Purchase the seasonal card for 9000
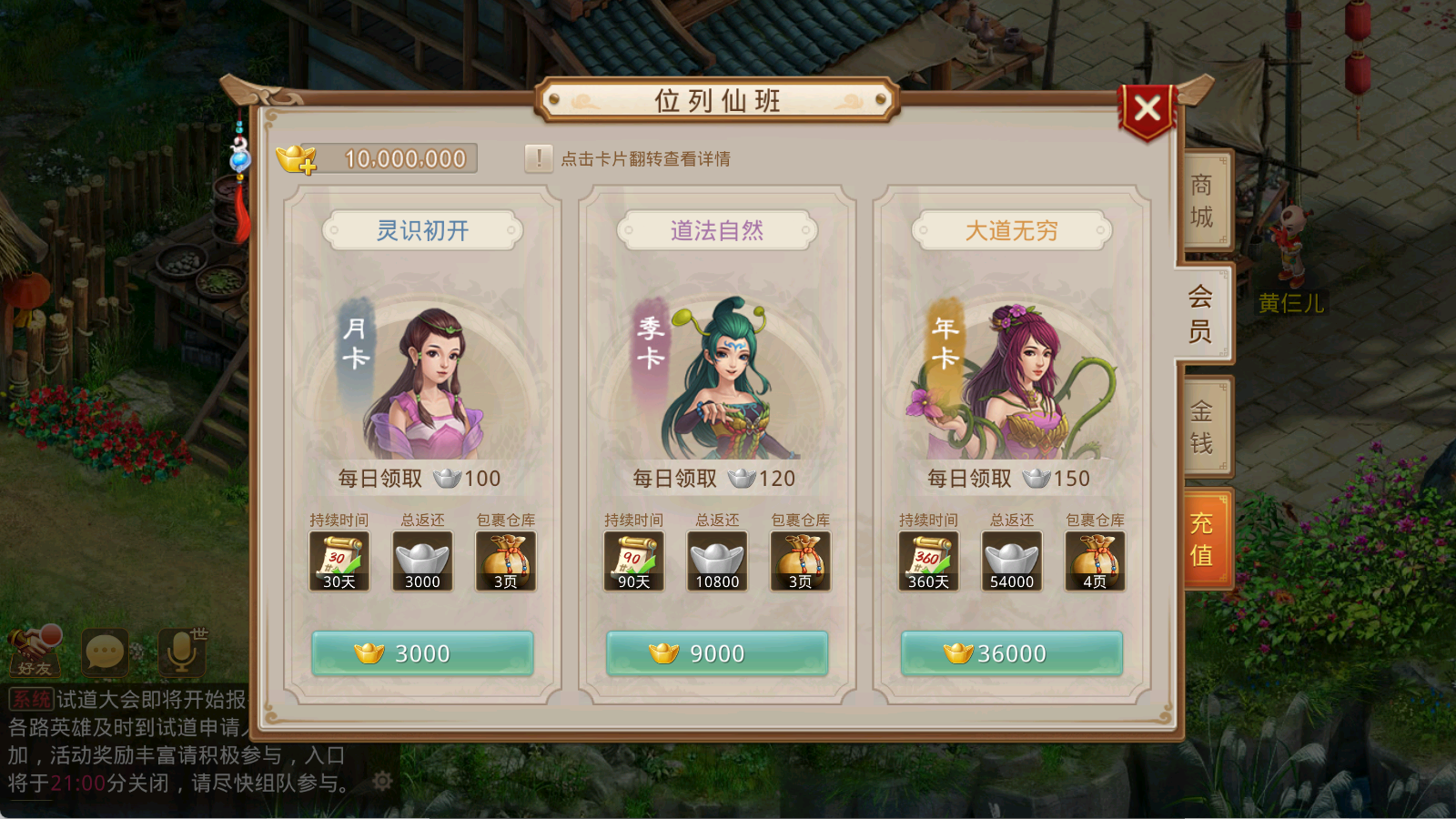 [x=717, y=653]
